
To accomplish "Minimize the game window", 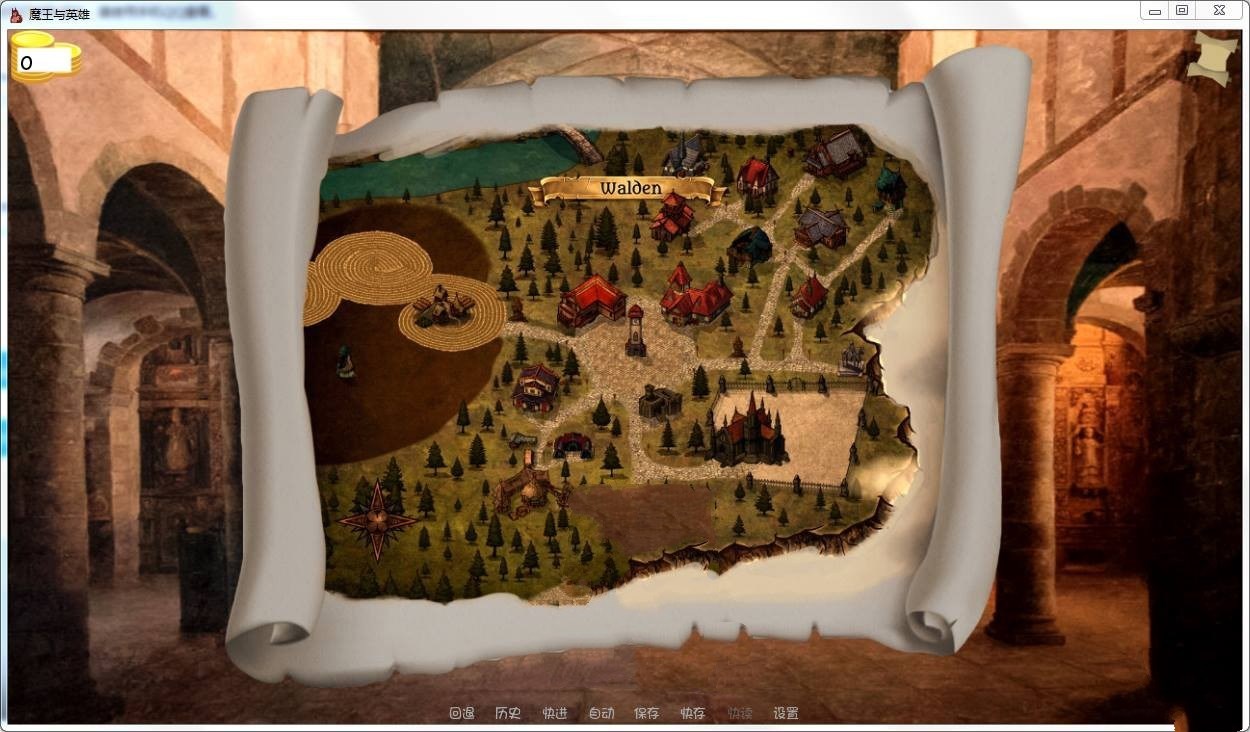I will pos(1155,11).
